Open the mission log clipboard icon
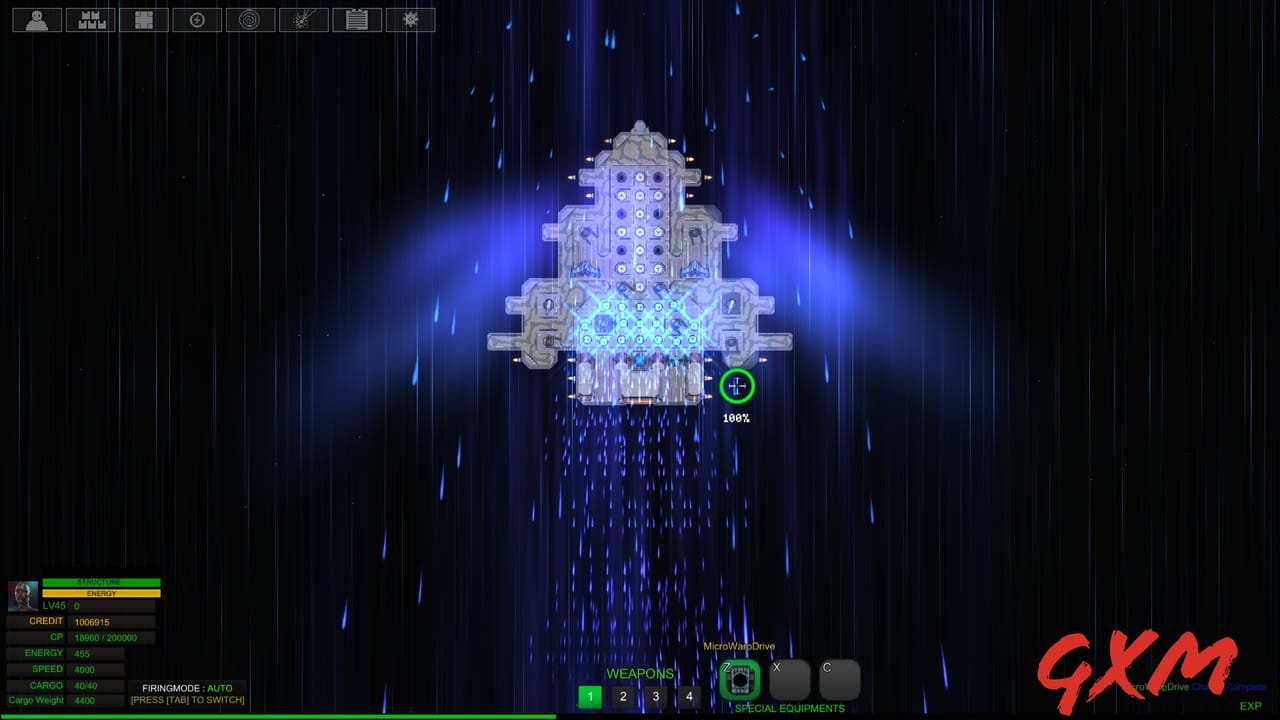 tap(357, 19)
